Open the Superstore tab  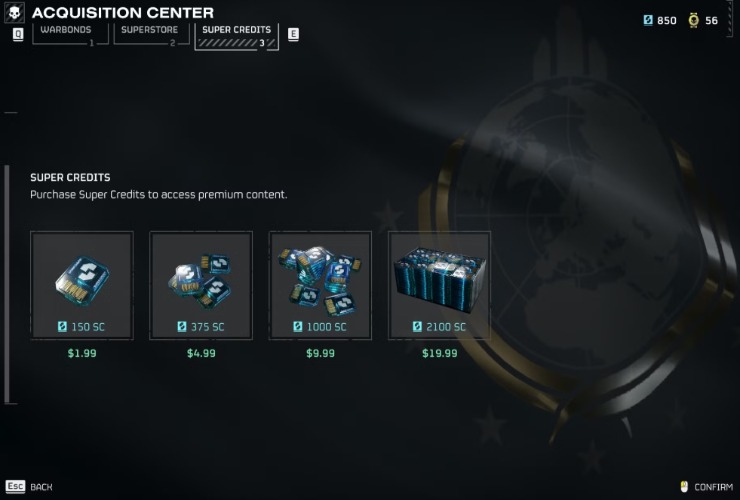tap(148, 35)
